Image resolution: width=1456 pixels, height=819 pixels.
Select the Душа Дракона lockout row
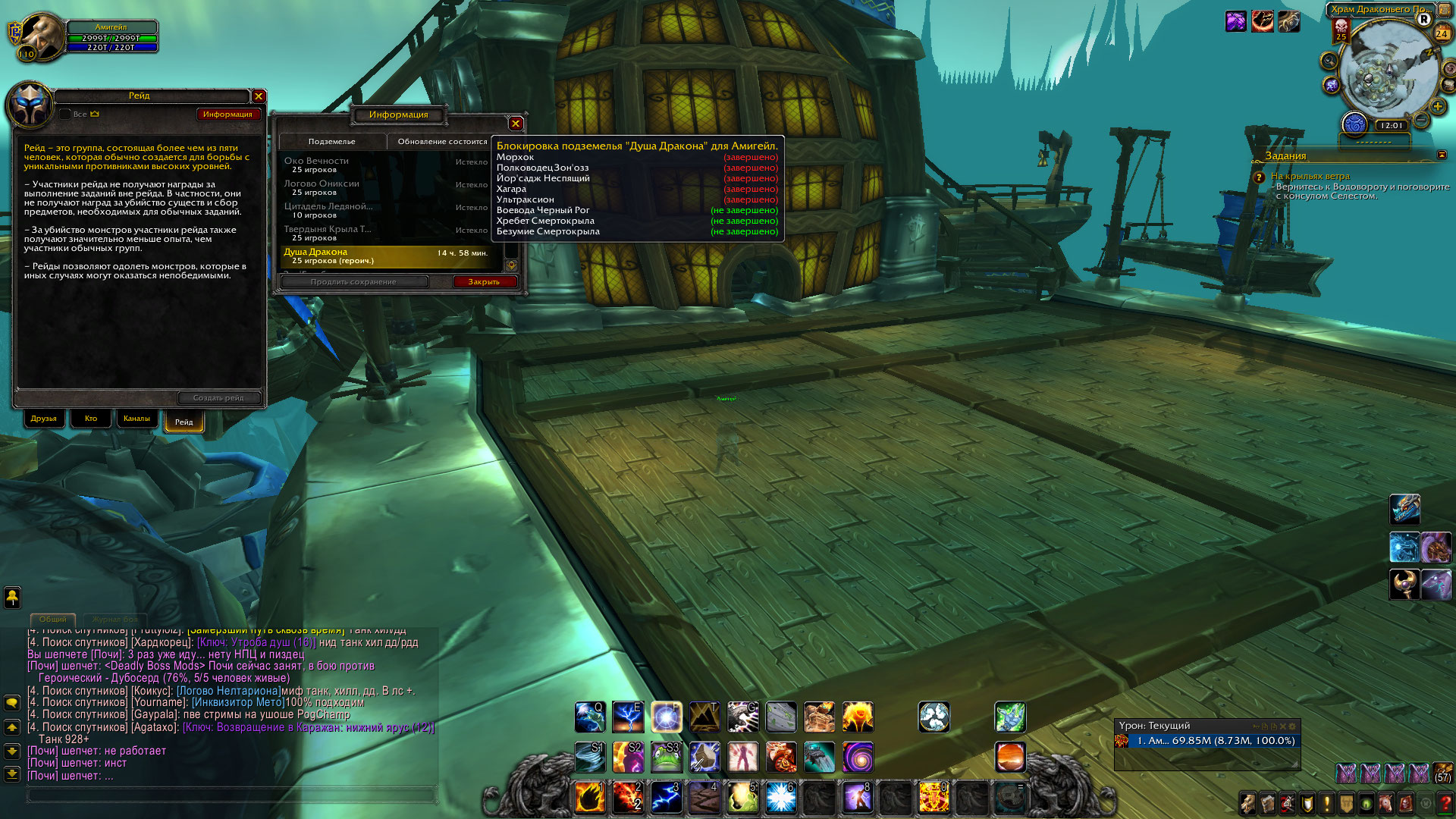click(387, 256)
